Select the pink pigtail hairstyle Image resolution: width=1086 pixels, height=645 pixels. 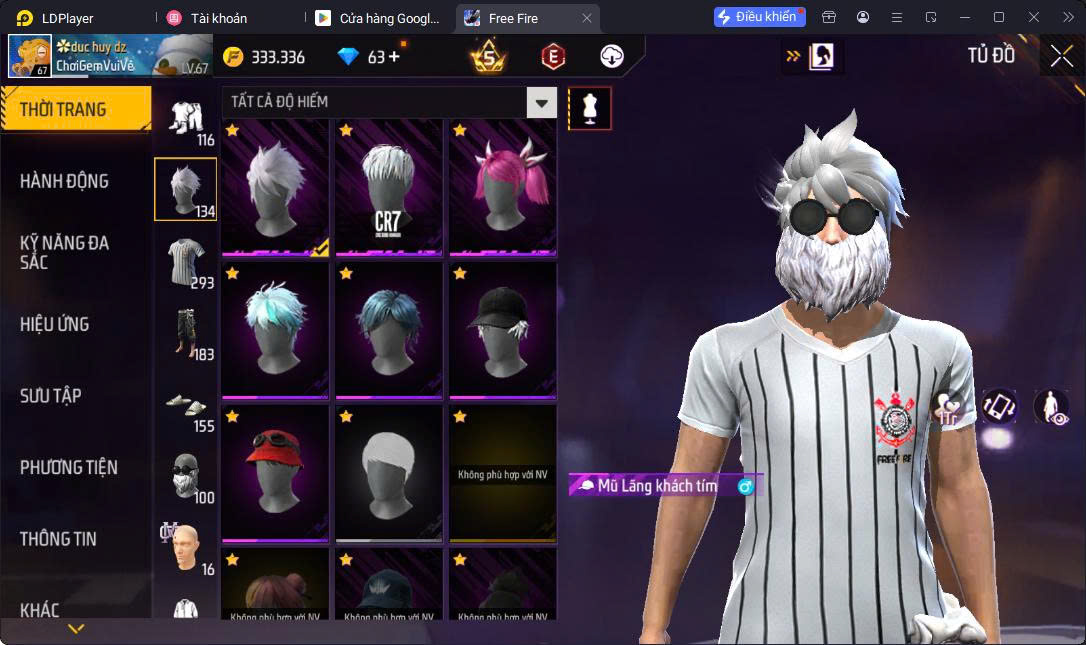pyautogui.click(x=502, y=188)
